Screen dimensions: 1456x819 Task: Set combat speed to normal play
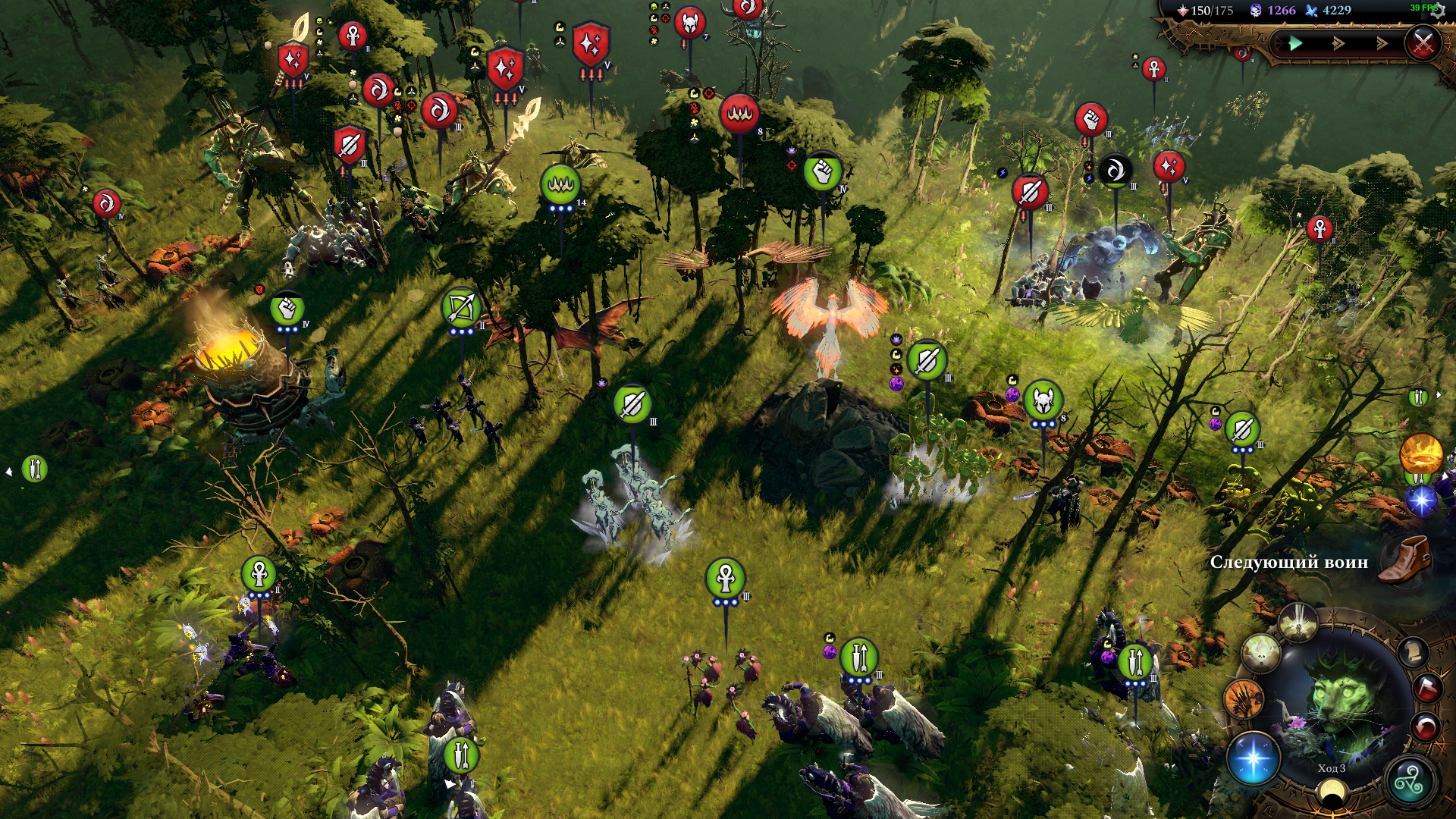(x=1295, y=43)
